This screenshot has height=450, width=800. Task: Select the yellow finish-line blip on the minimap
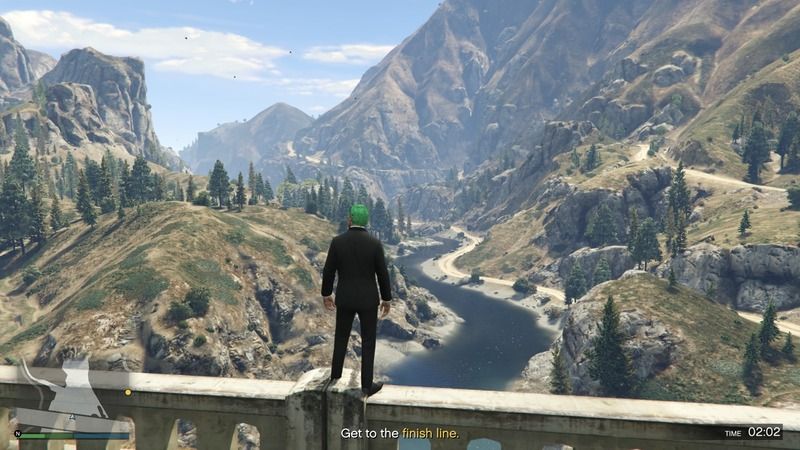click(x=127, y=392)
